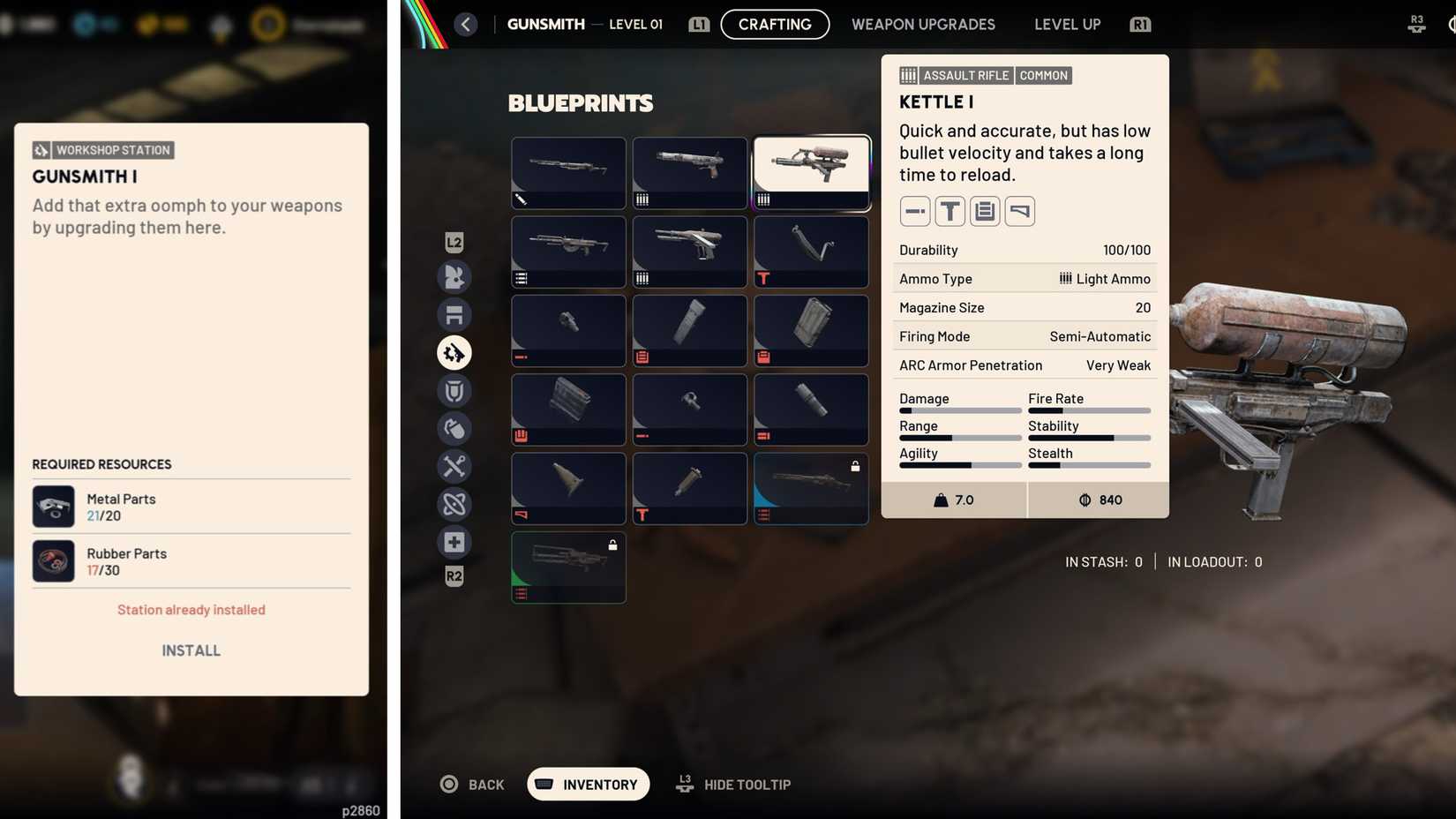Open the Level Up tab

tap(1067, 24)
